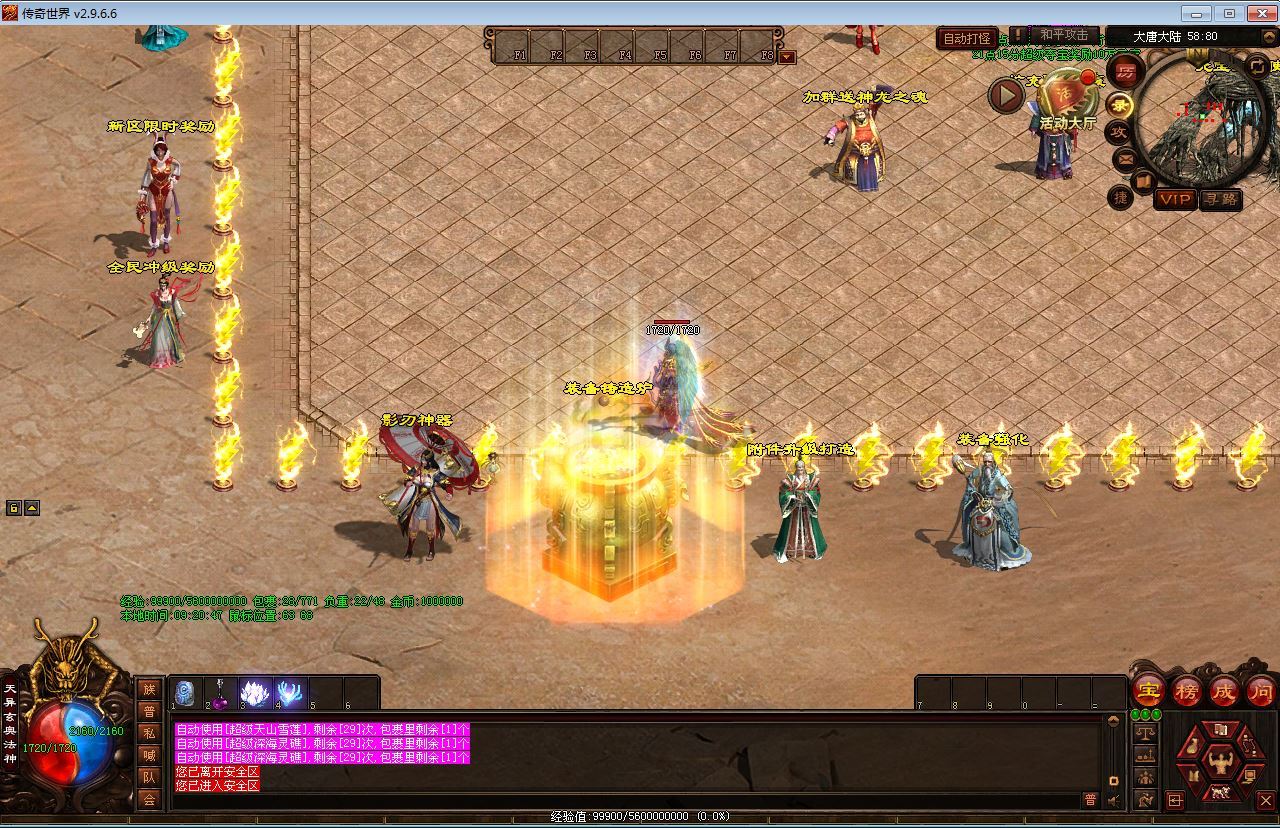The width and height of the screenshot is (1280, 828).
Task: Use the blue rune stone in slot 1
Action: point(185,693)
